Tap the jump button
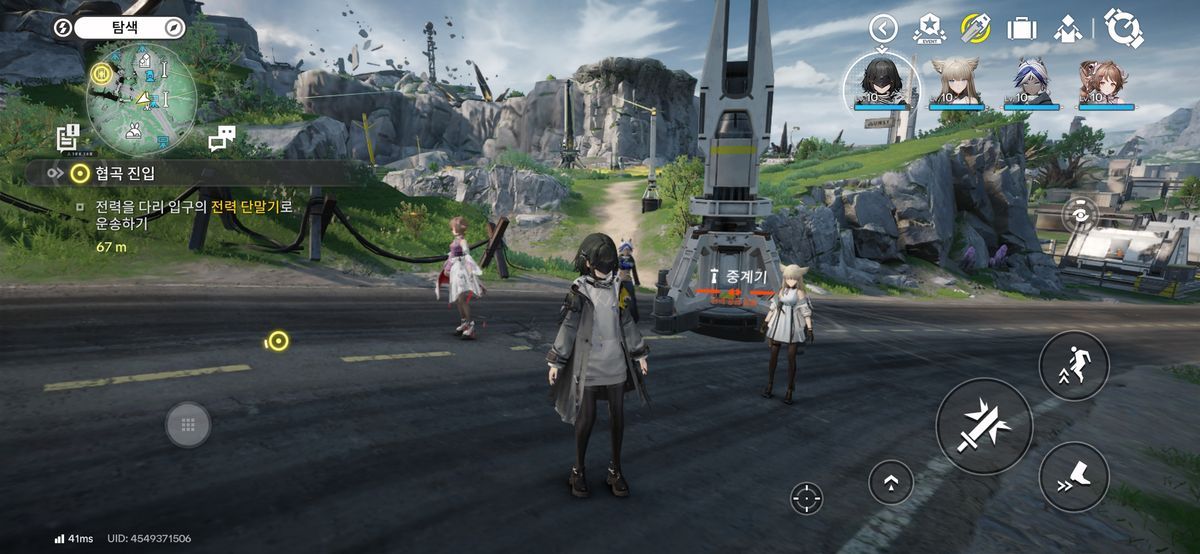This screenshot has height=554, width=1200. 1073,365
